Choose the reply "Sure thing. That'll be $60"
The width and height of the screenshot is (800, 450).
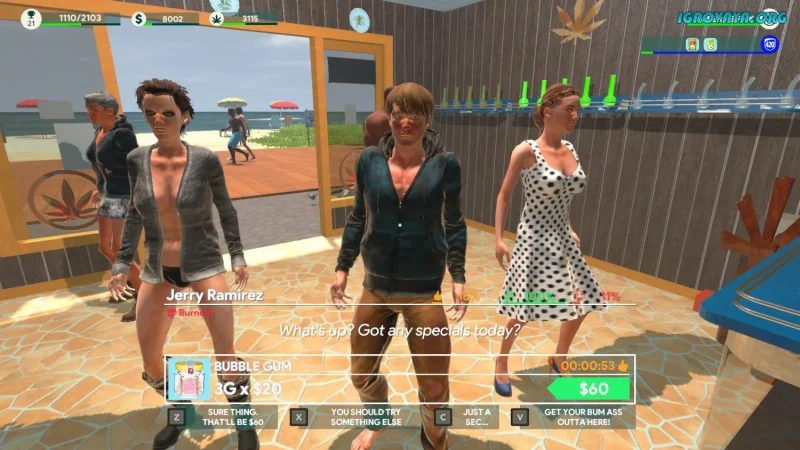(x=231, y=417)
